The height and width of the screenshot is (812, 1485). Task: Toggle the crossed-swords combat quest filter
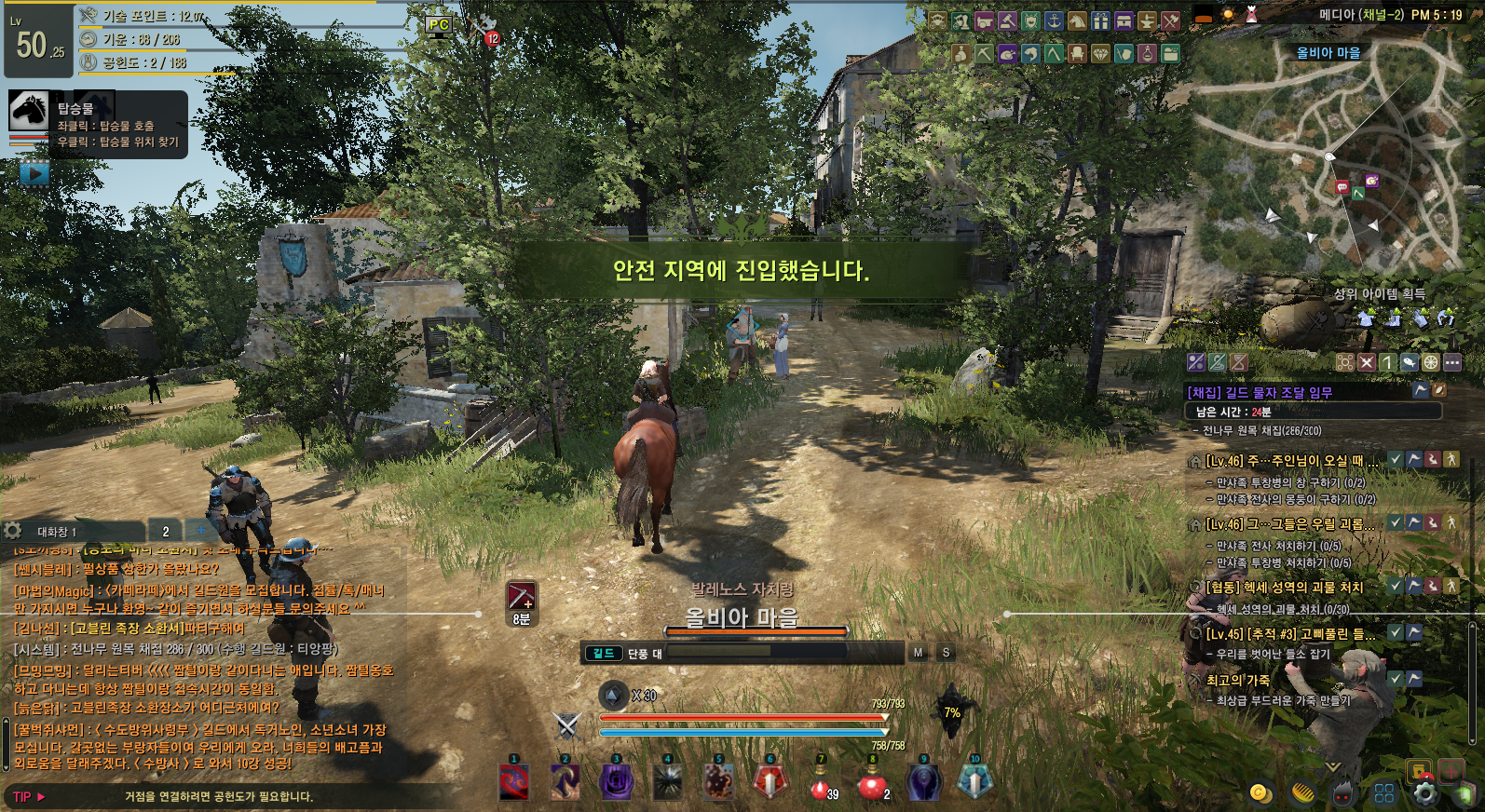click(x=1367, y=362)
